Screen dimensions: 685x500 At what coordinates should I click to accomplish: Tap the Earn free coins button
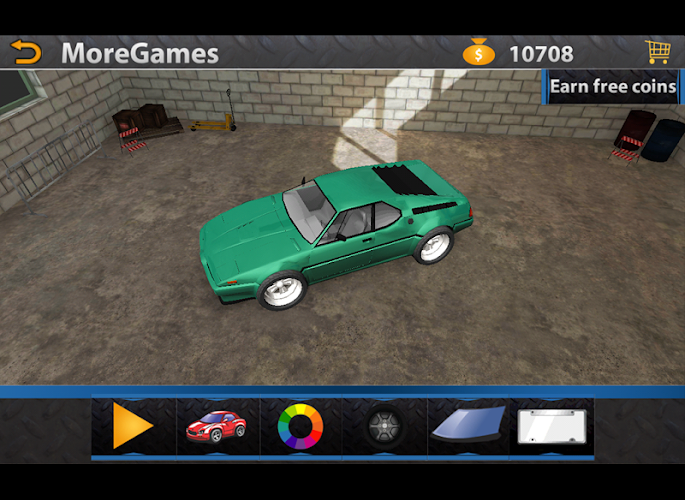pyautogui.click(x=613, y=87)
